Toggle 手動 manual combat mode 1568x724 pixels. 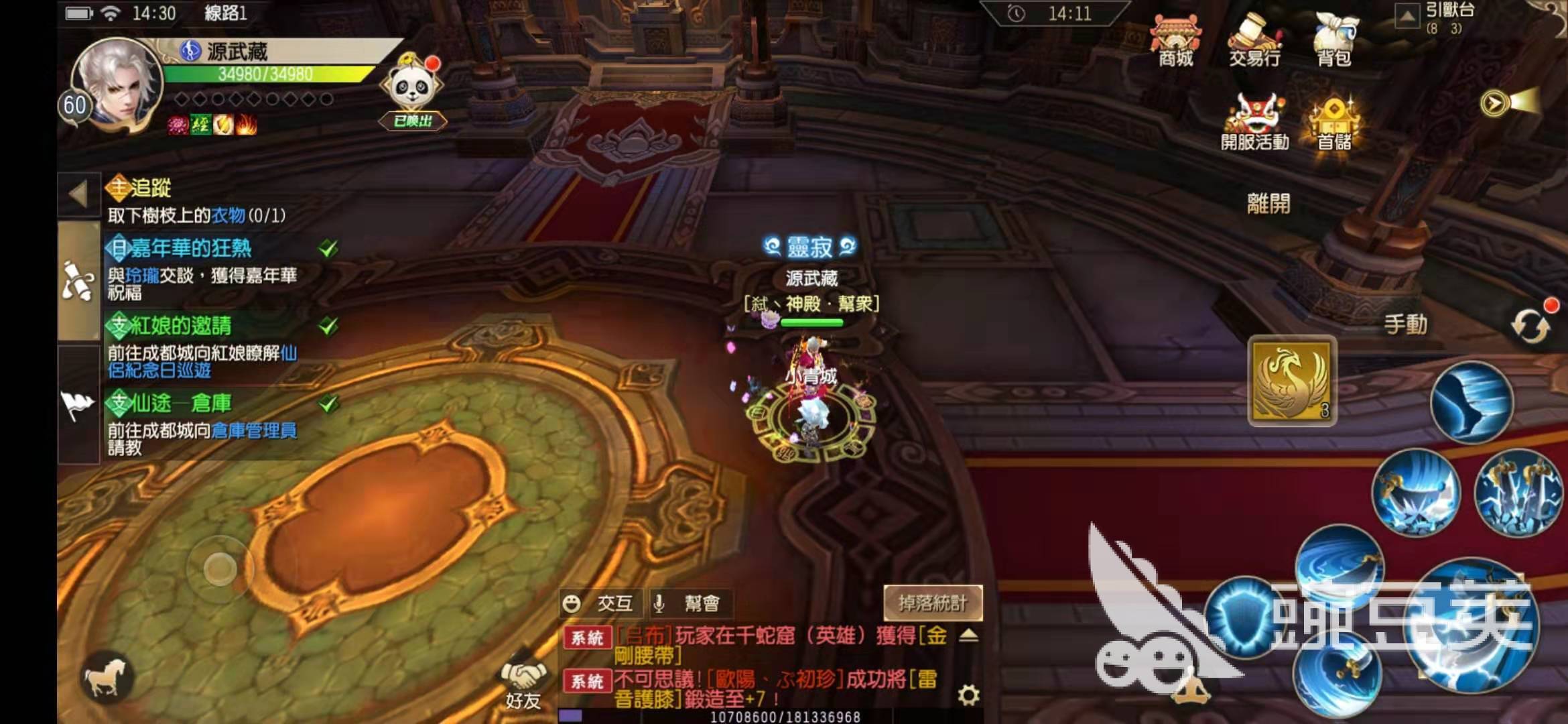(x=1405, y=324)
